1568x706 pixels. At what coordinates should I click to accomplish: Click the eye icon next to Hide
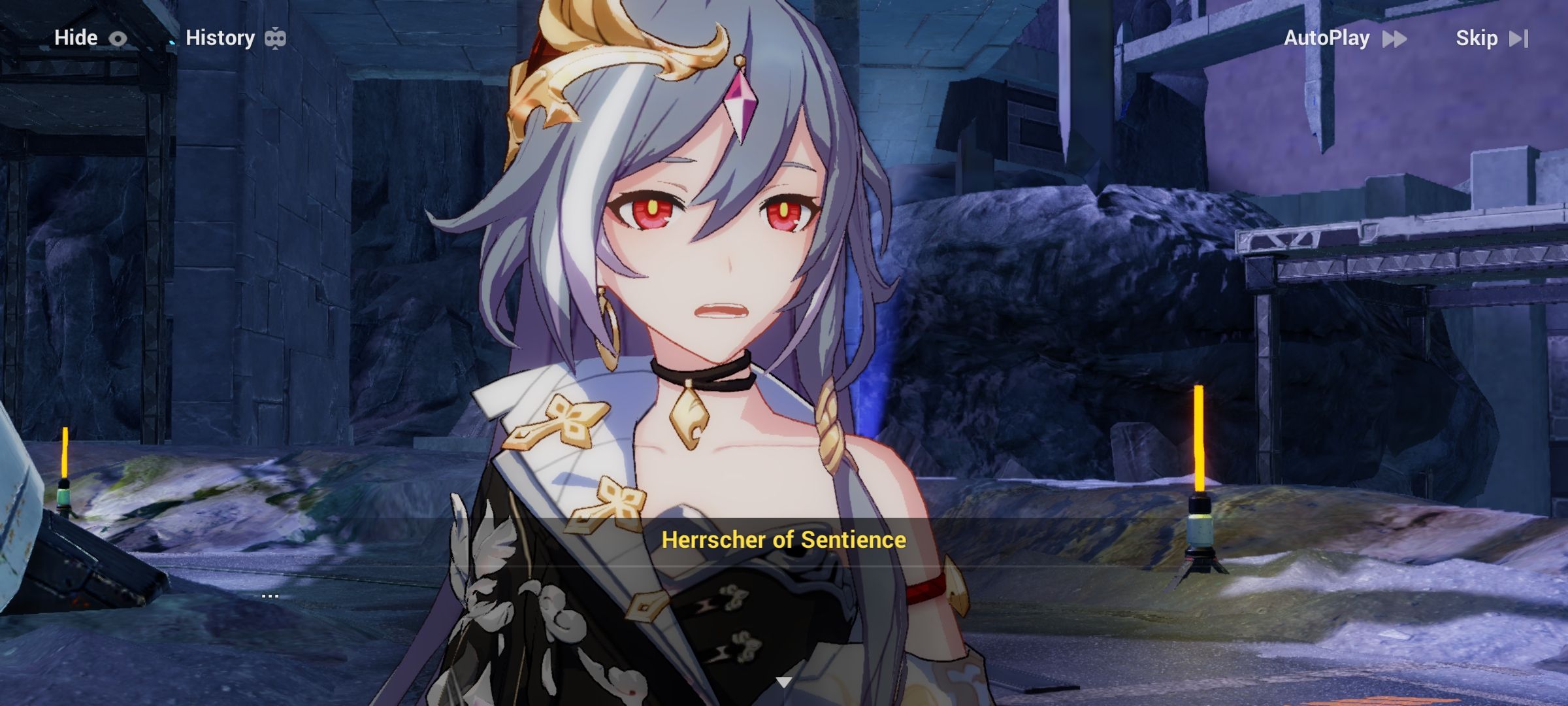tap(118, 38)
